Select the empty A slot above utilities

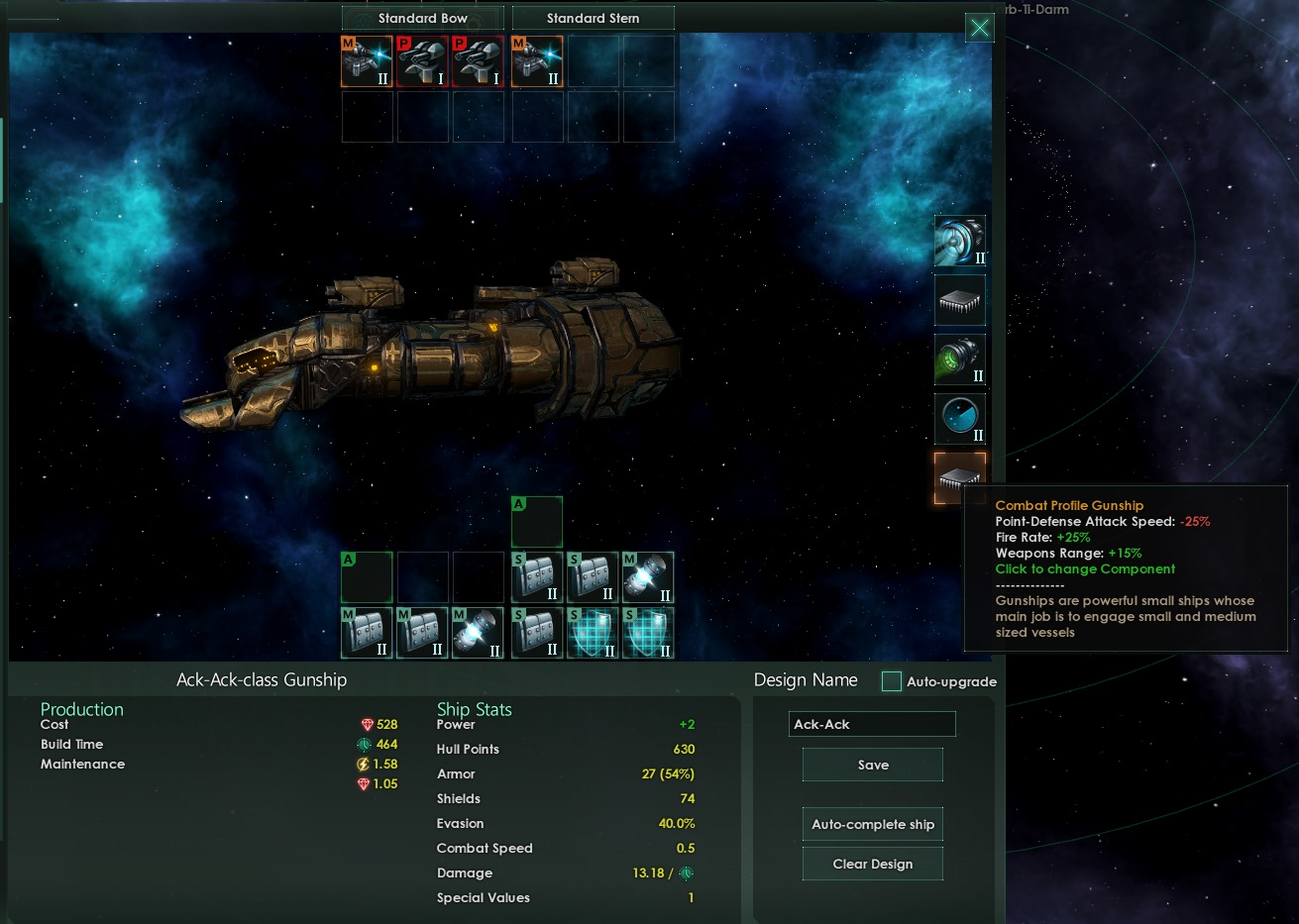coord(537,522)
